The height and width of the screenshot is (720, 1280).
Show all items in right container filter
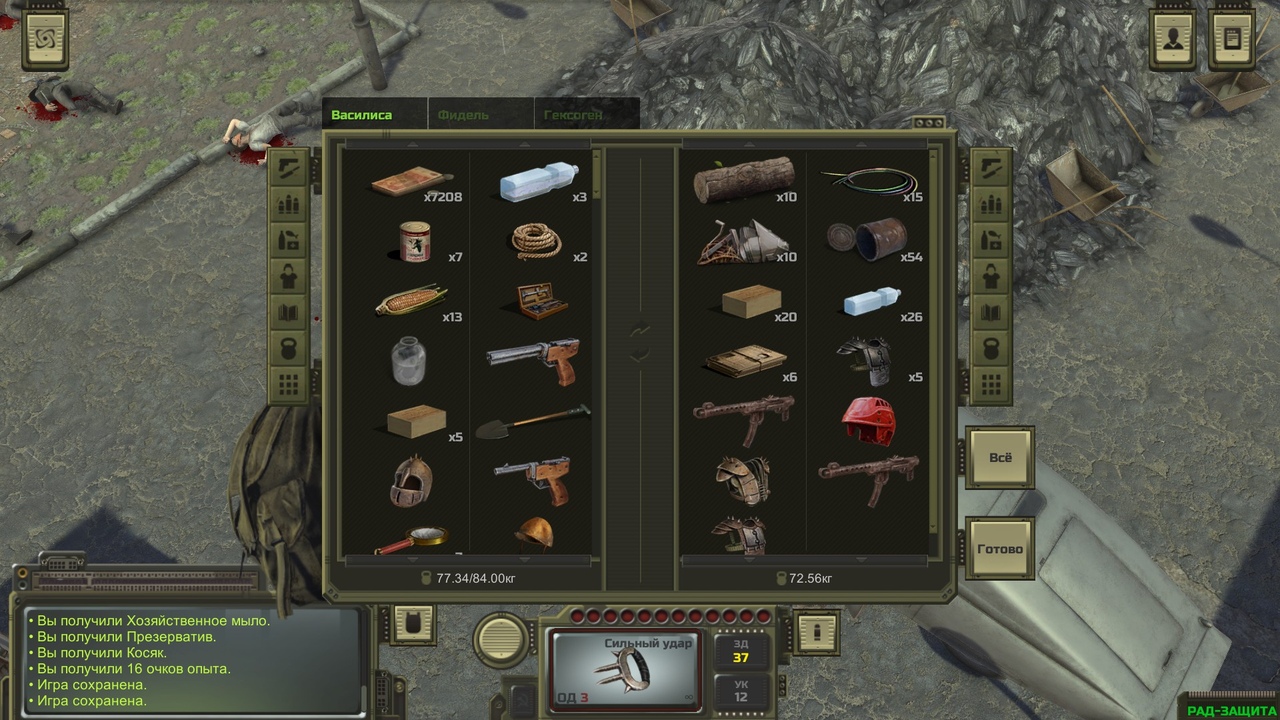pos(991,383)
